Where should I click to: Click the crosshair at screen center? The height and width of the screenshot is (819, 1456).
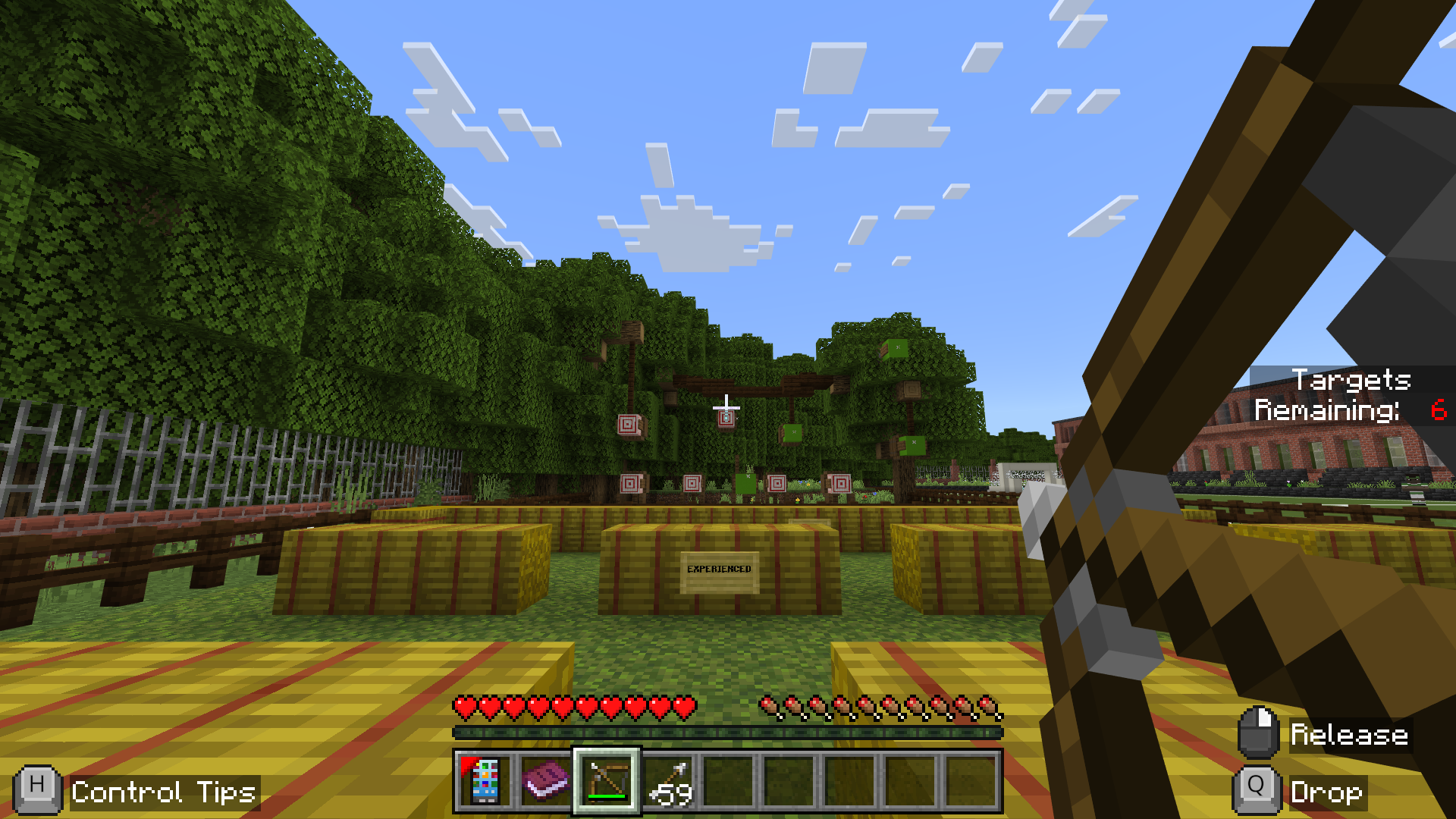pos(726,409)
